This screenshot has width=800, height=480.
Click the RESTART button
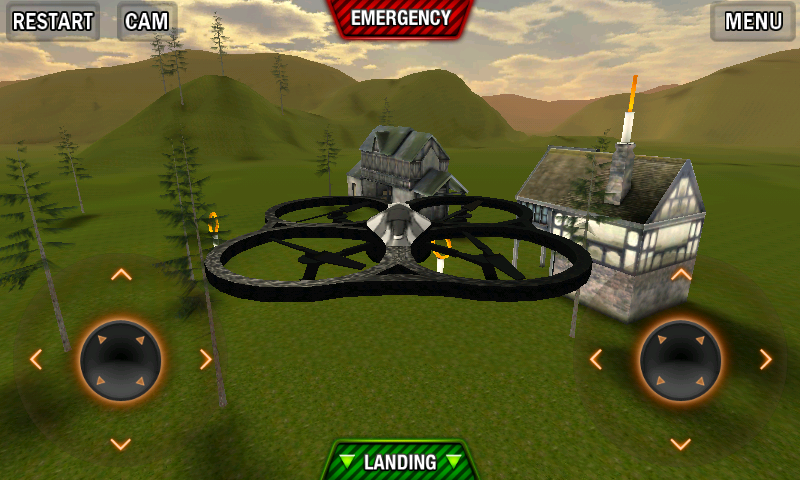(53, 22)
